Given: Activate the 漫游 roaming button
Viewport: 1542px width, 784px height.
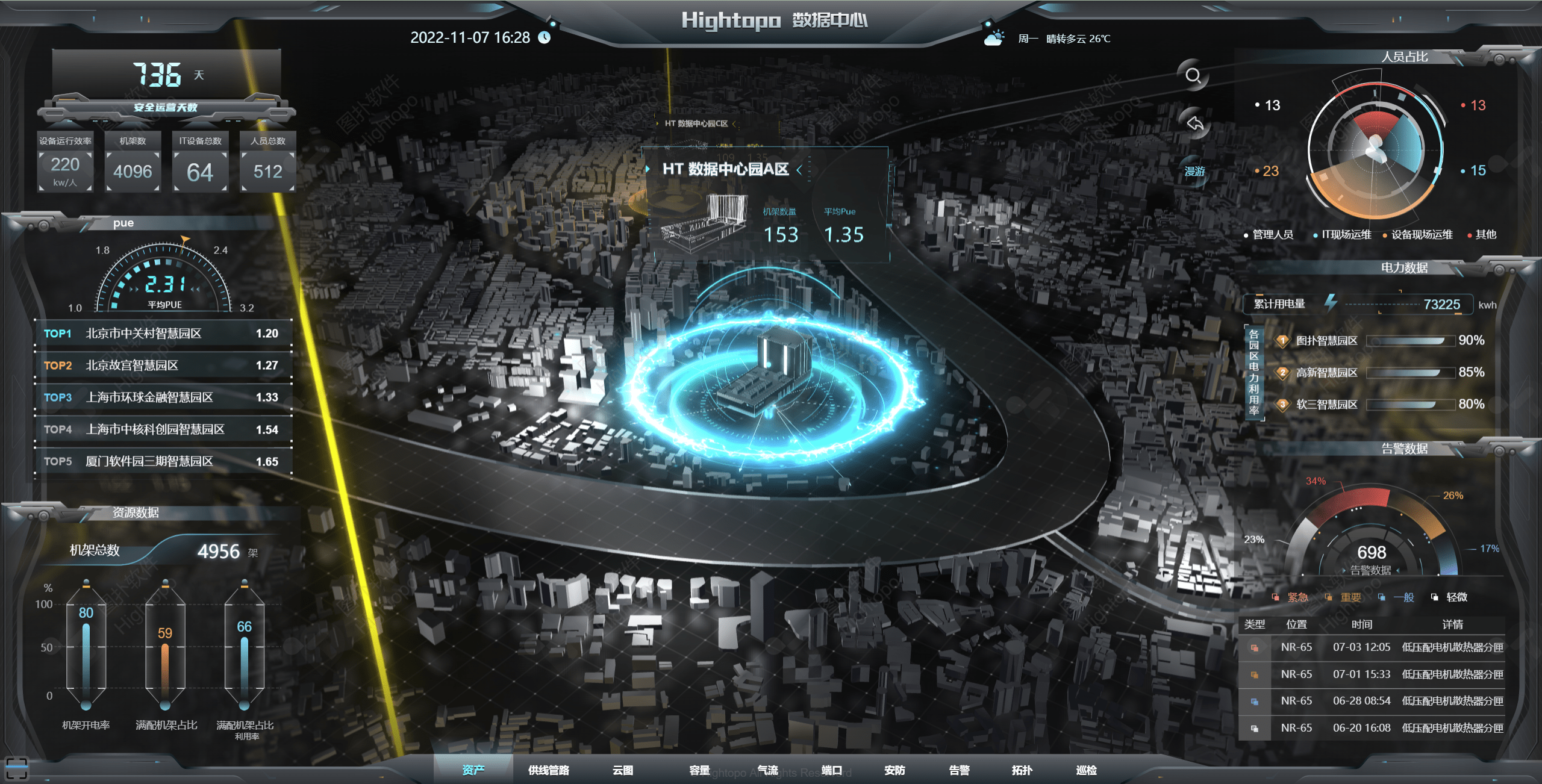Looking at the screenshot, I should tap(1194, 172).
